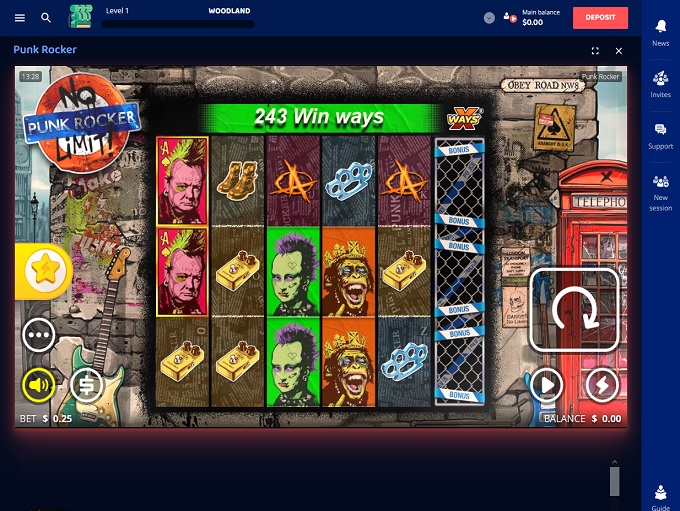The height and width of the screenshot is (511, 680).
Task: Open the Support chat
Action: click(660, 134)
